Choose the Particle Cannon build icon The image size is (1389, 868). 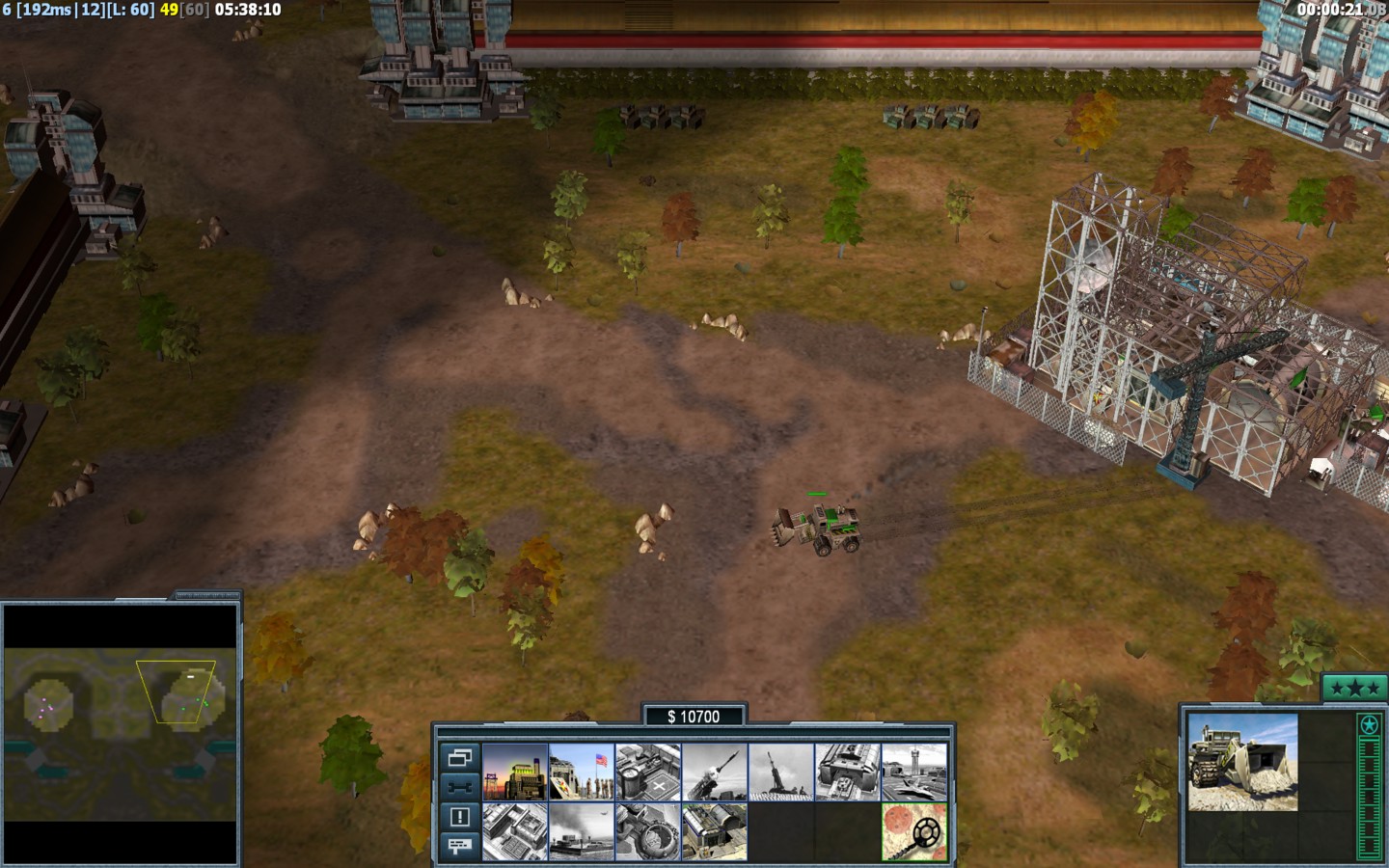point(647,831)
